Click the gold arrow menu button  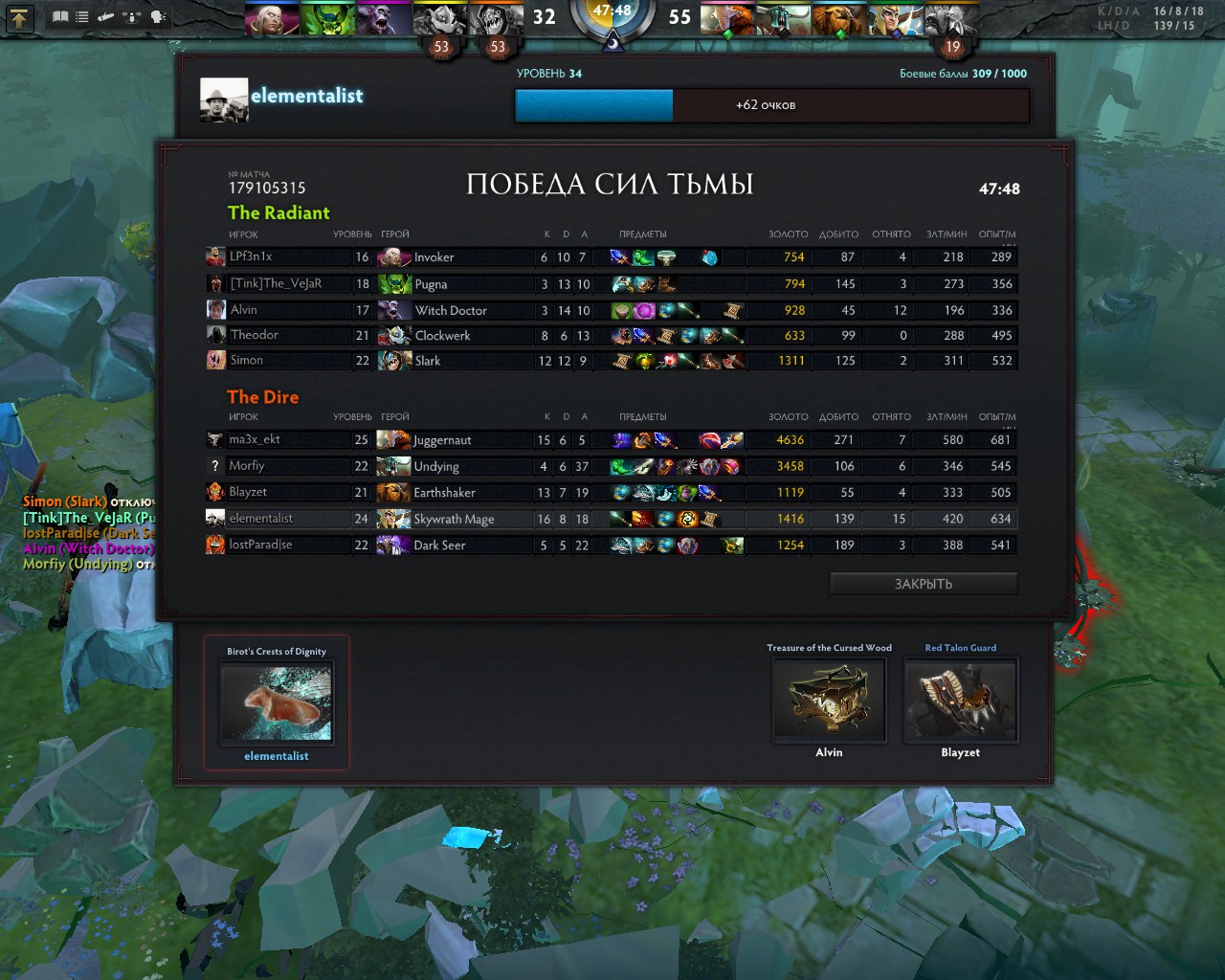pos(20,17)
